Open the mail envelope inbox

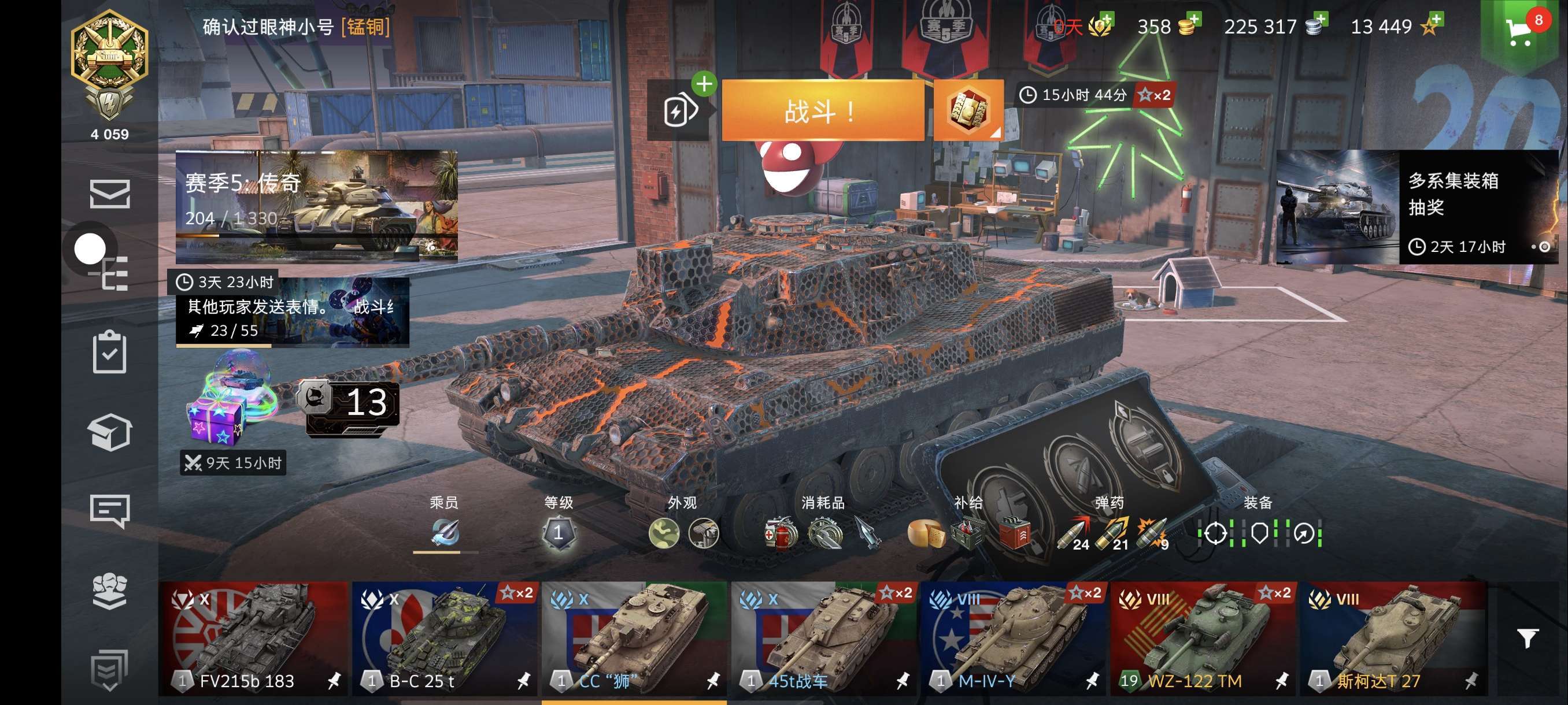point(110,194)
